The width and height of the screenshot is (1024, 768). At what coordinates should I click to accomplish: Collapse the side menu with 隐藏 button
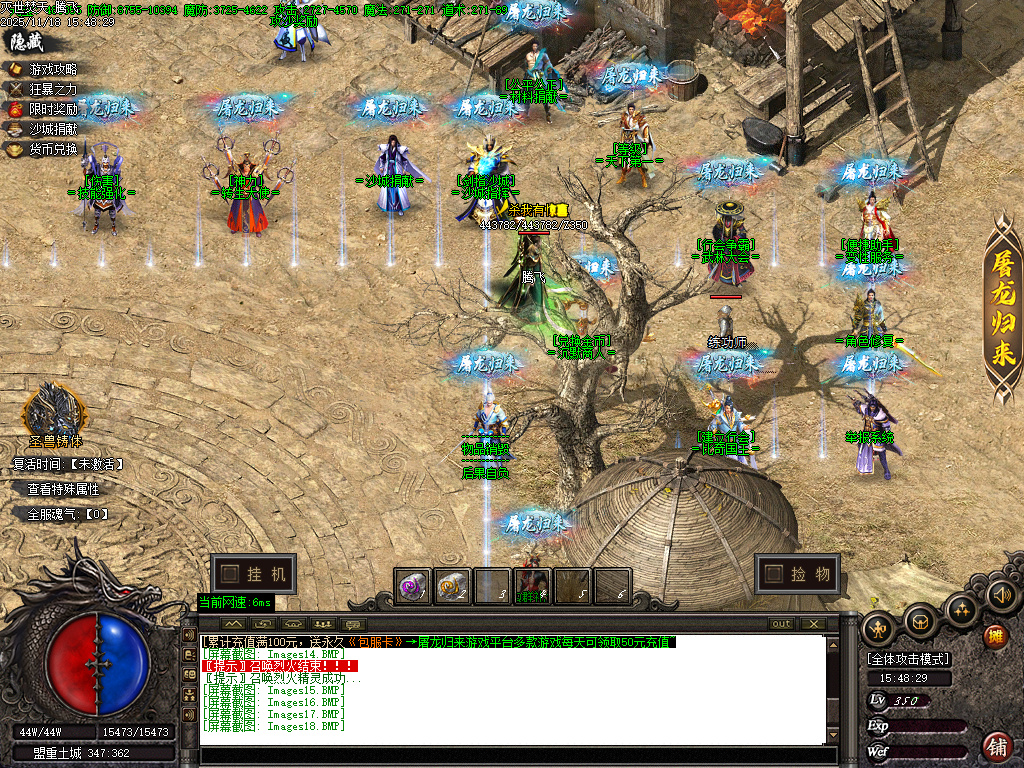27,42
